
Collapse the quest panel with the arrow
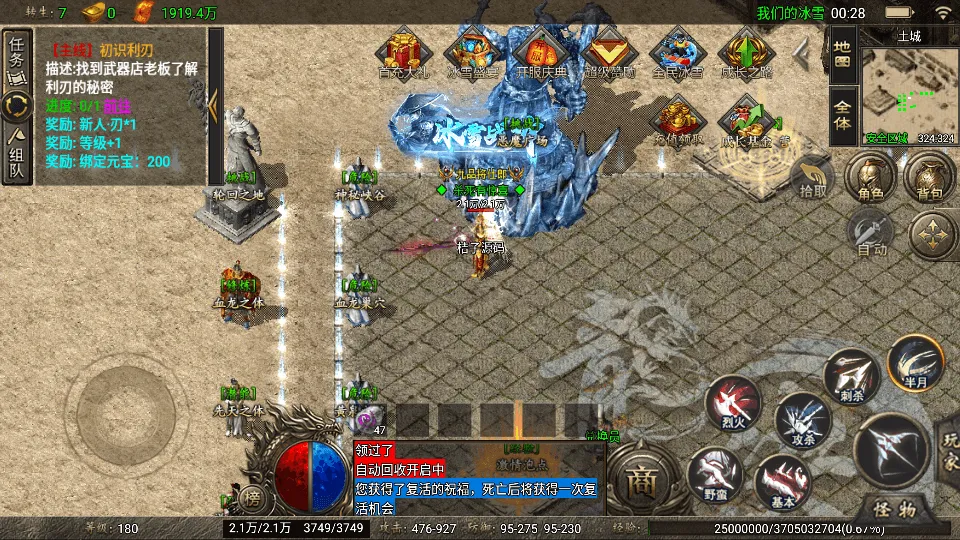215,98
